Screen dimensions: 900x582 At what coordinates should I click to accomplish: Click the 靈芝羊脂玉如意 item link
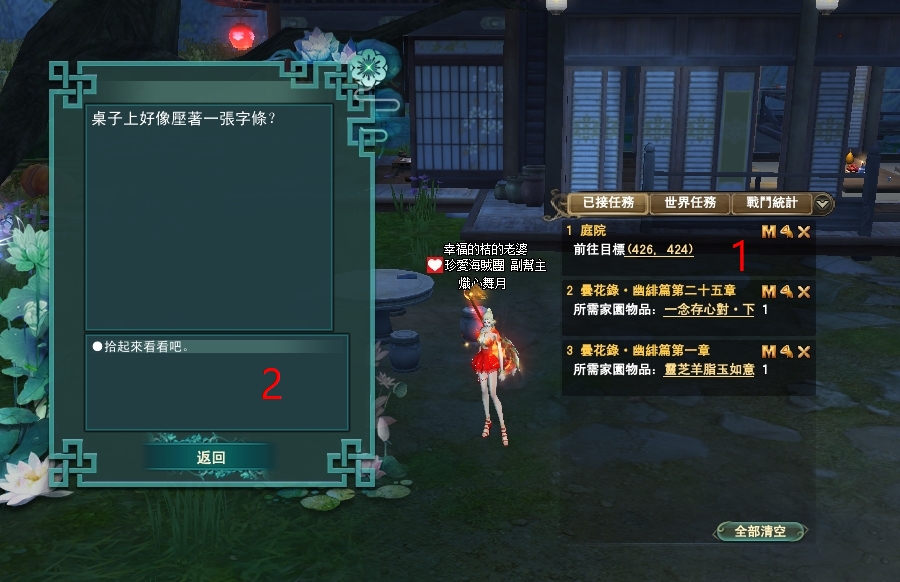click(x=709, y=370)
